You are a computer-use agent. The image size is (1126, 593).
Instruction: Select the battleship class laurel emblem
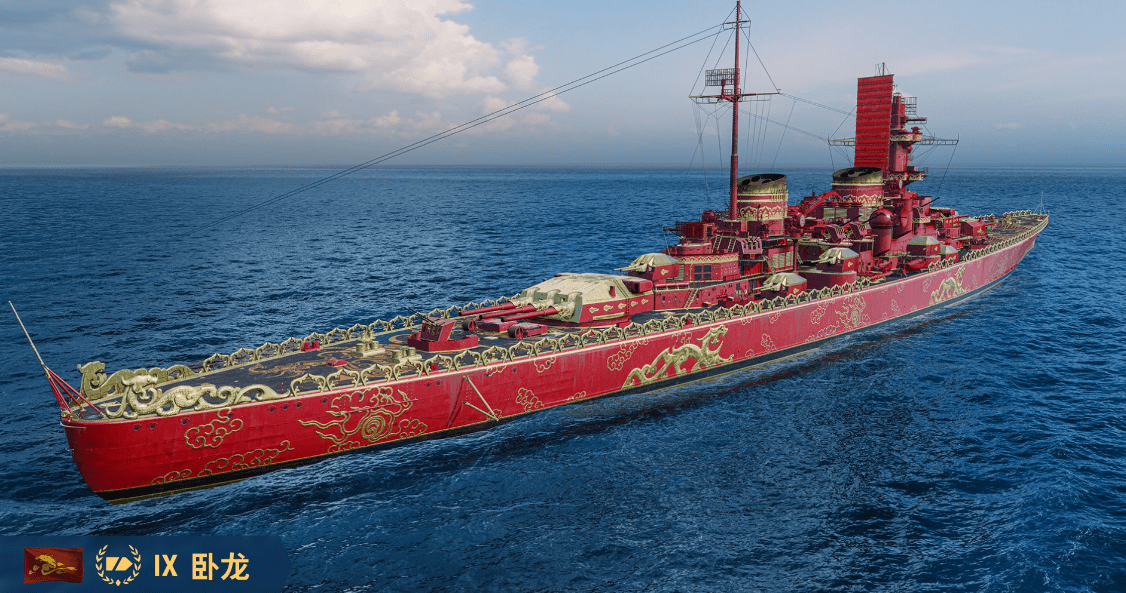[x=118, y=565]
